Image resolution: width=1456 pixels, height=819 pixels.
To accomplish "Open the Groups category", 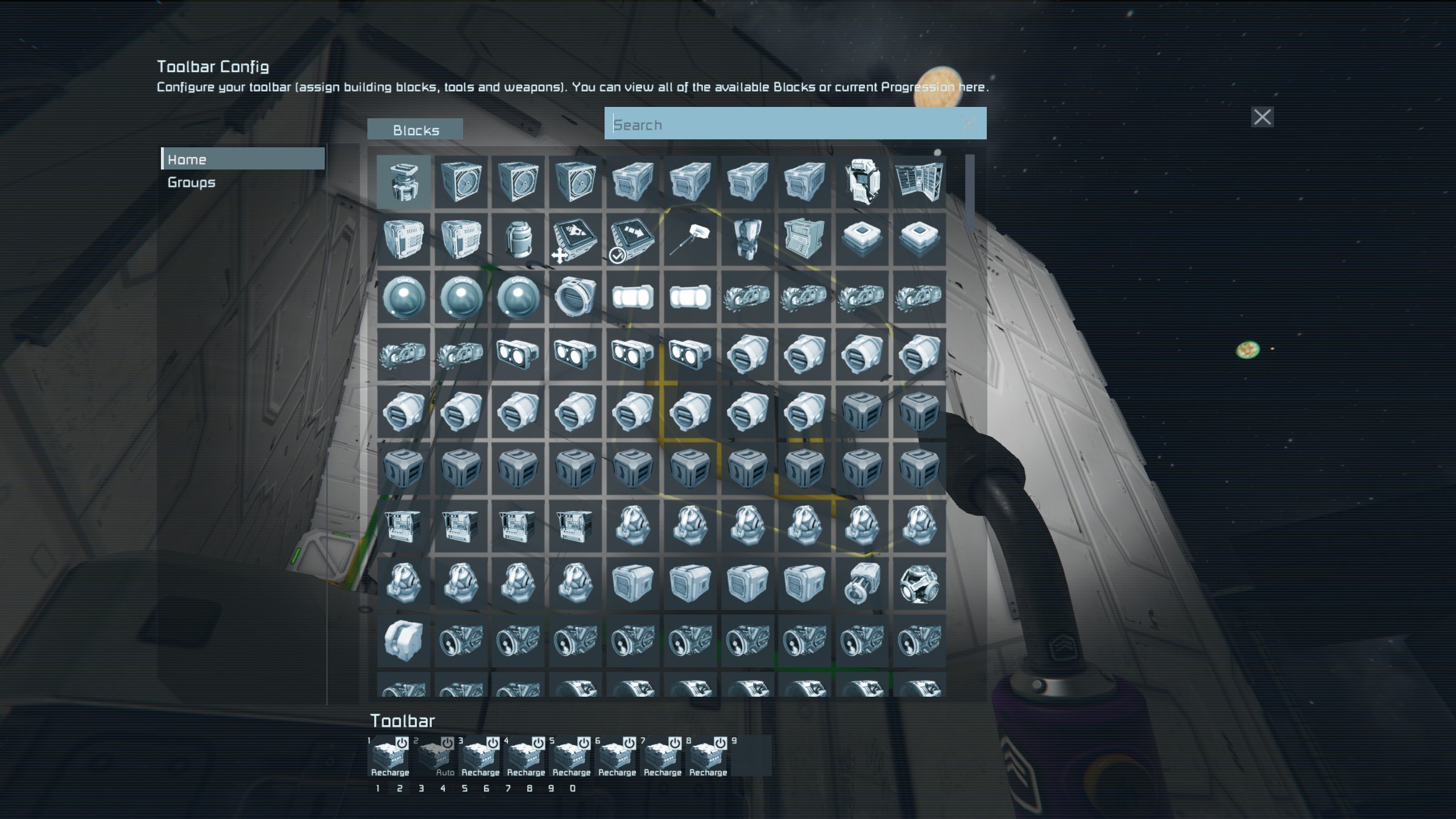I will pos(192,183).
